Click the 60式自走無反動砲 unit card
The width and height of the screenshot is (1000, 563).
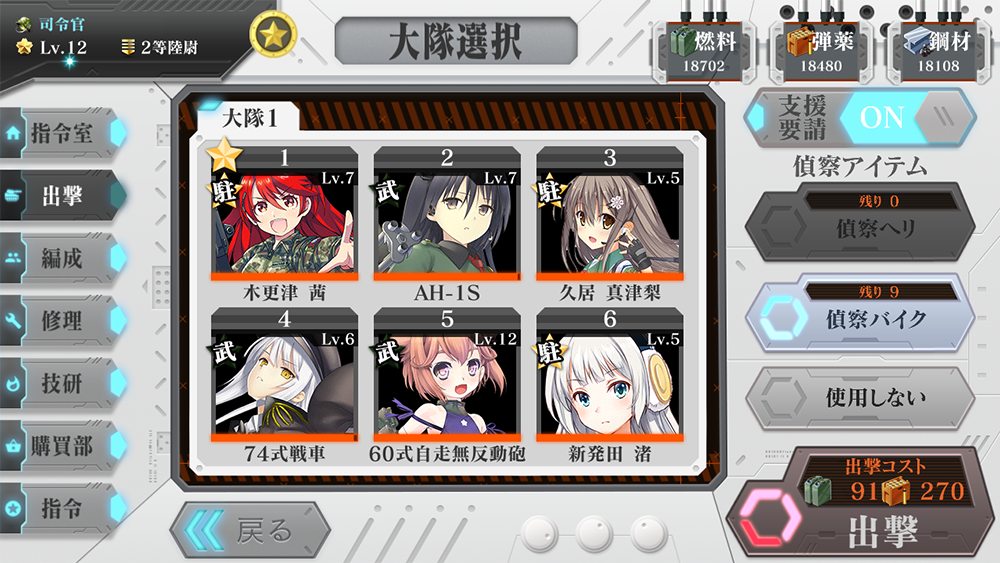click(447, 387)
